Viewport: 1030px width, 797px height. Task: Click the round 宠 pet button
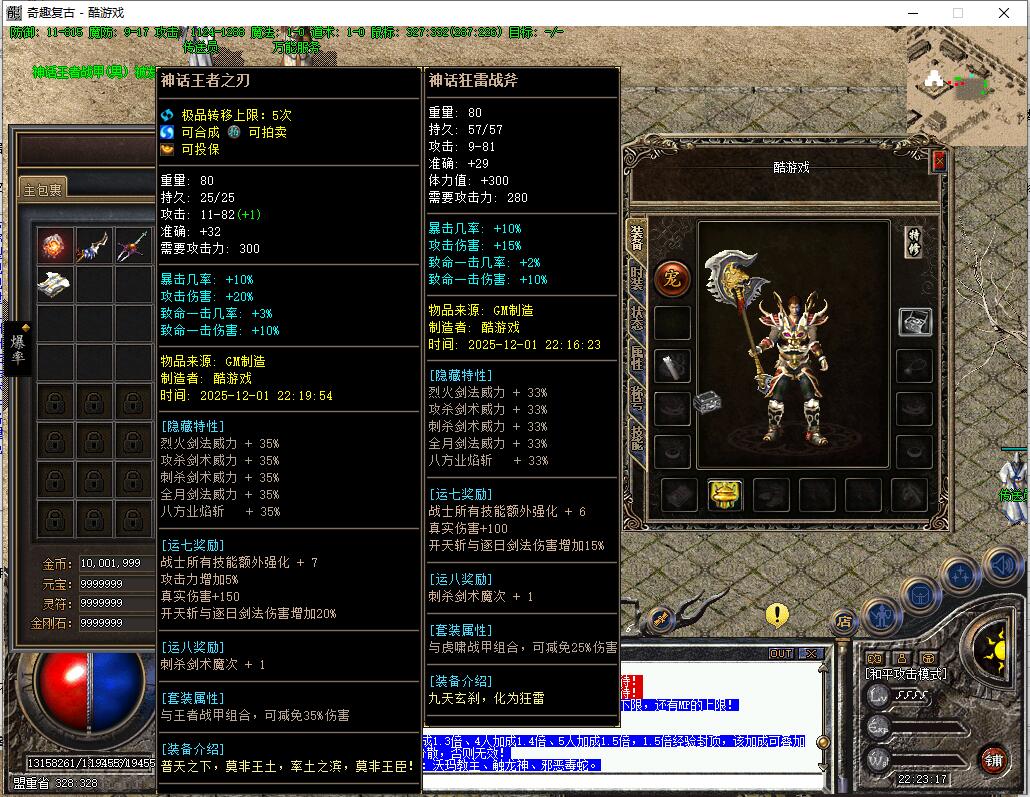coord(672,279)
